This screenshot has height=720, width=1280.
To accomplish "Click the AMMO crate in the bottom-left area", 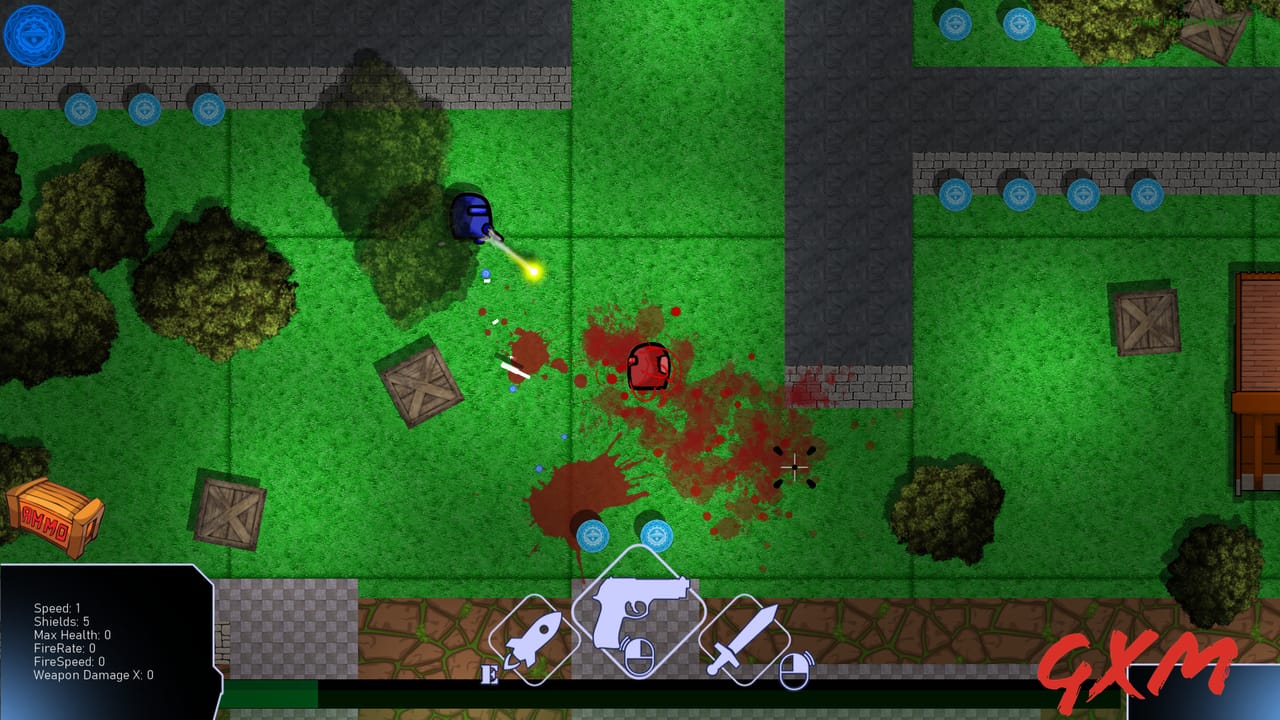I will click(53, 519).
